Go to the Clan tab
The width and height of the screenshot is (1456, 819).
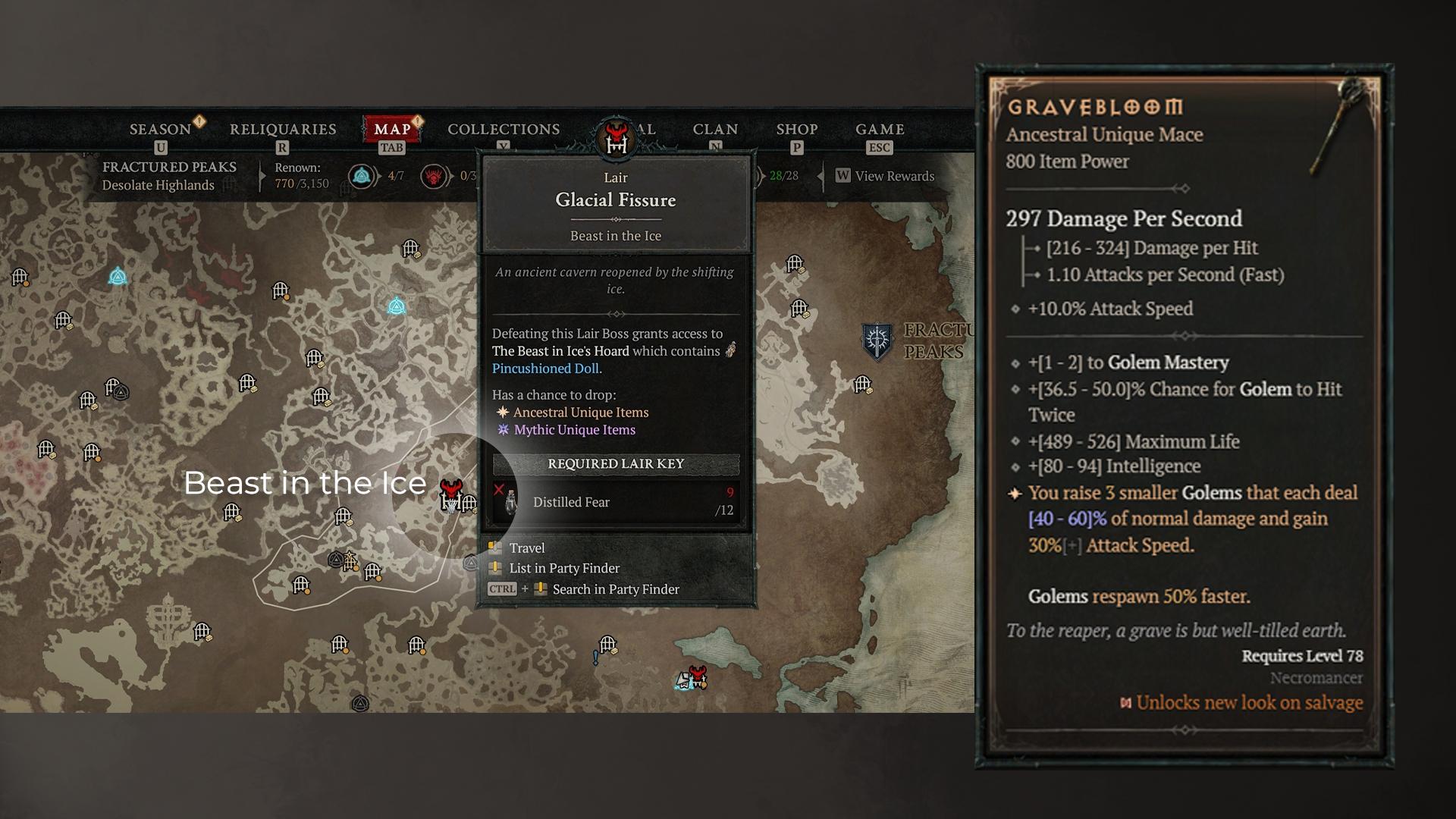coord(715,130)
